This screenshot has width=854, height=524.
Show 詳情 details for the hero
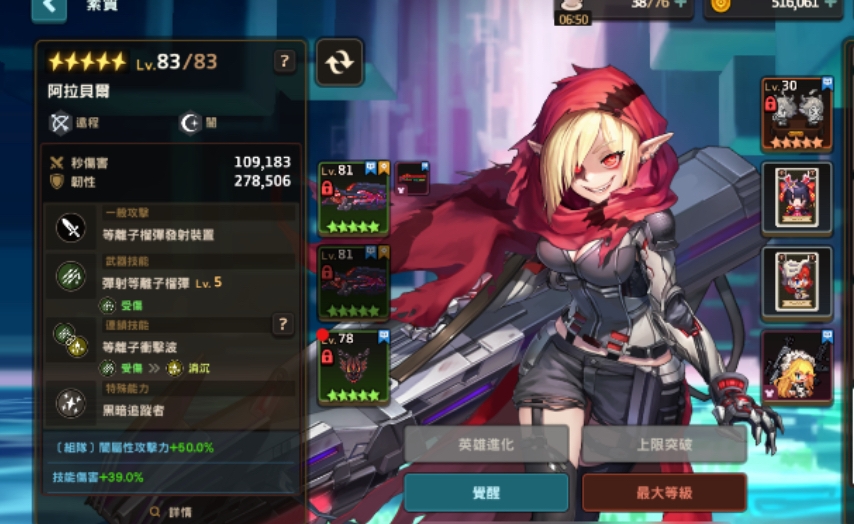tap(170, 511)
